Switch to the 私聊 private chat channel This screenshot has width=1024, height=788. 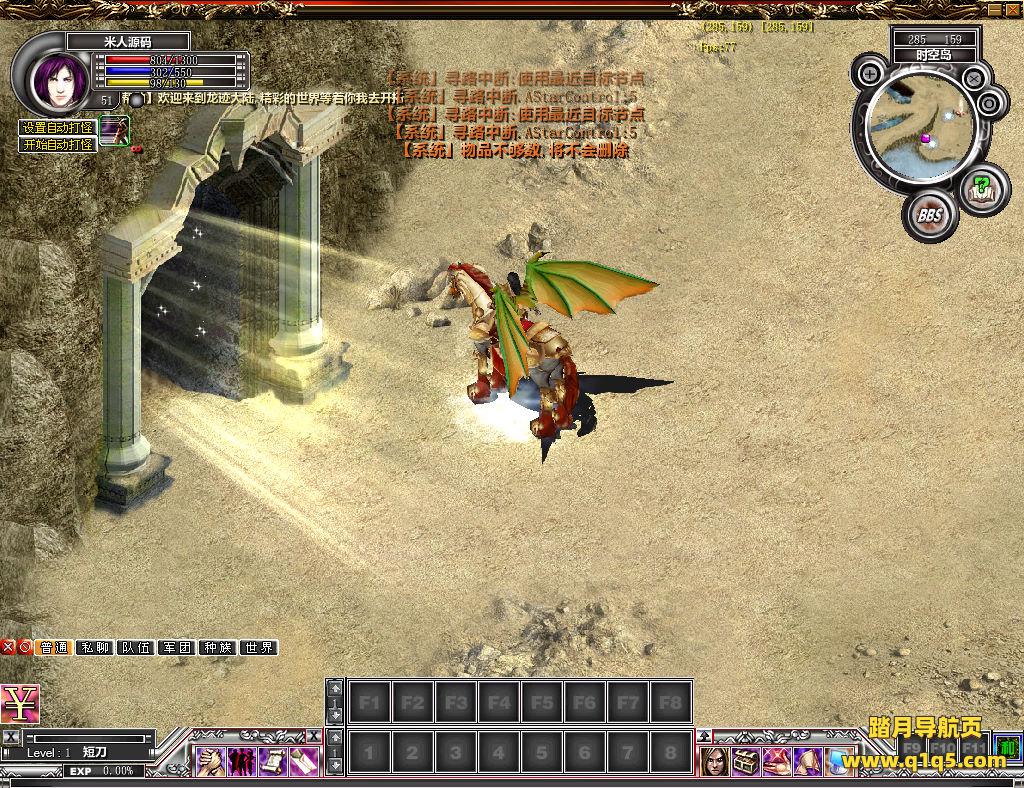click(95, 648)
